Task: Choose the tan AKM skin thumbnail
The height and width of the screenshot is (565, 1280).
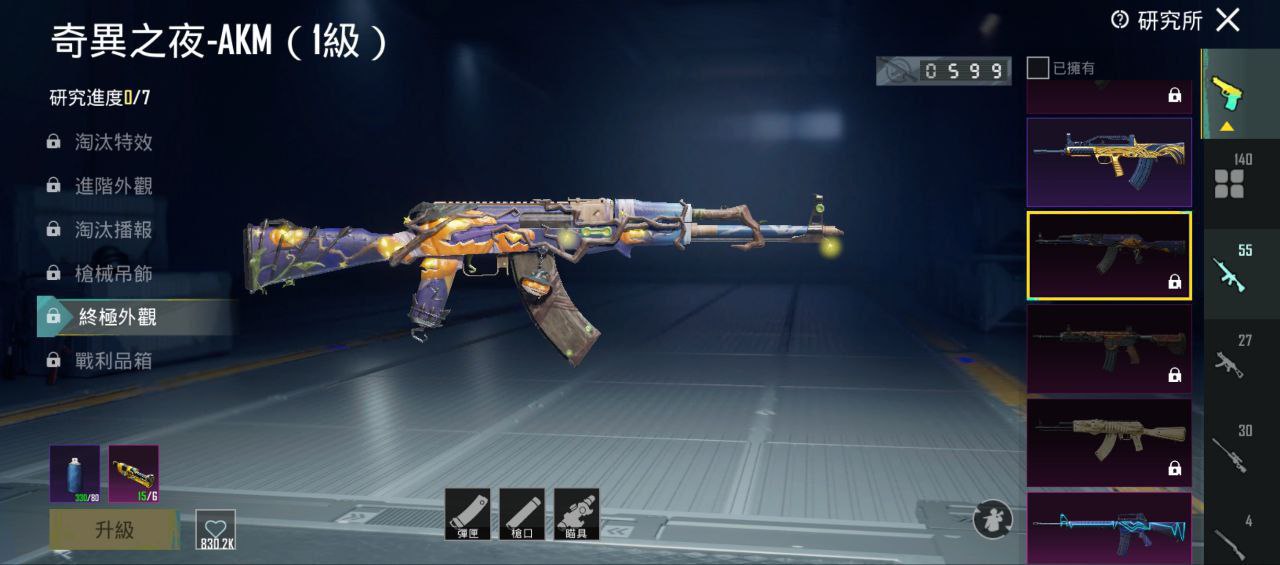Action: pos(1109,442)
